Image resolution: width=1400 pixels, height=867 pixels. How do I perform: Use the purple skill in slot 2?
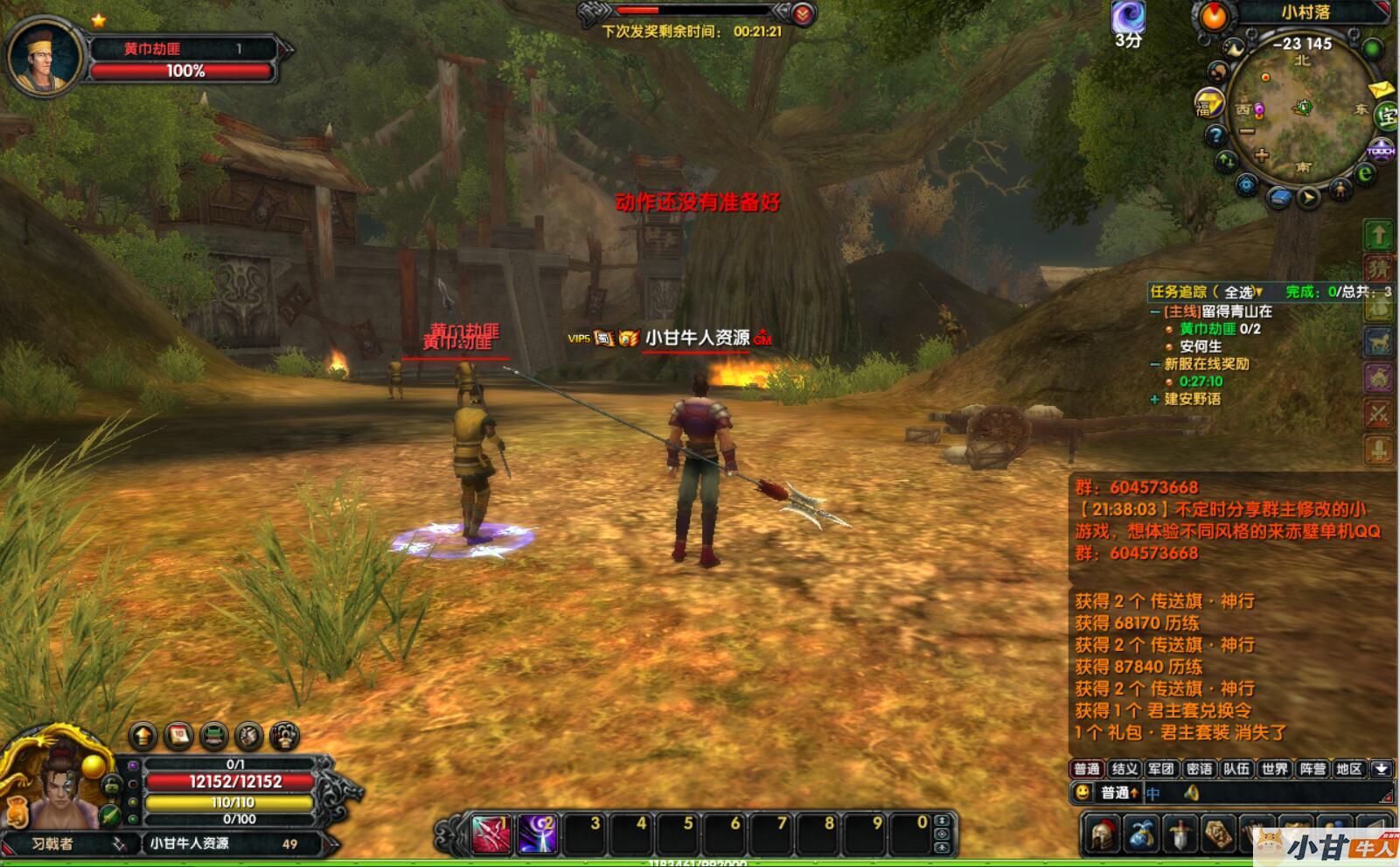coord(538,834)
